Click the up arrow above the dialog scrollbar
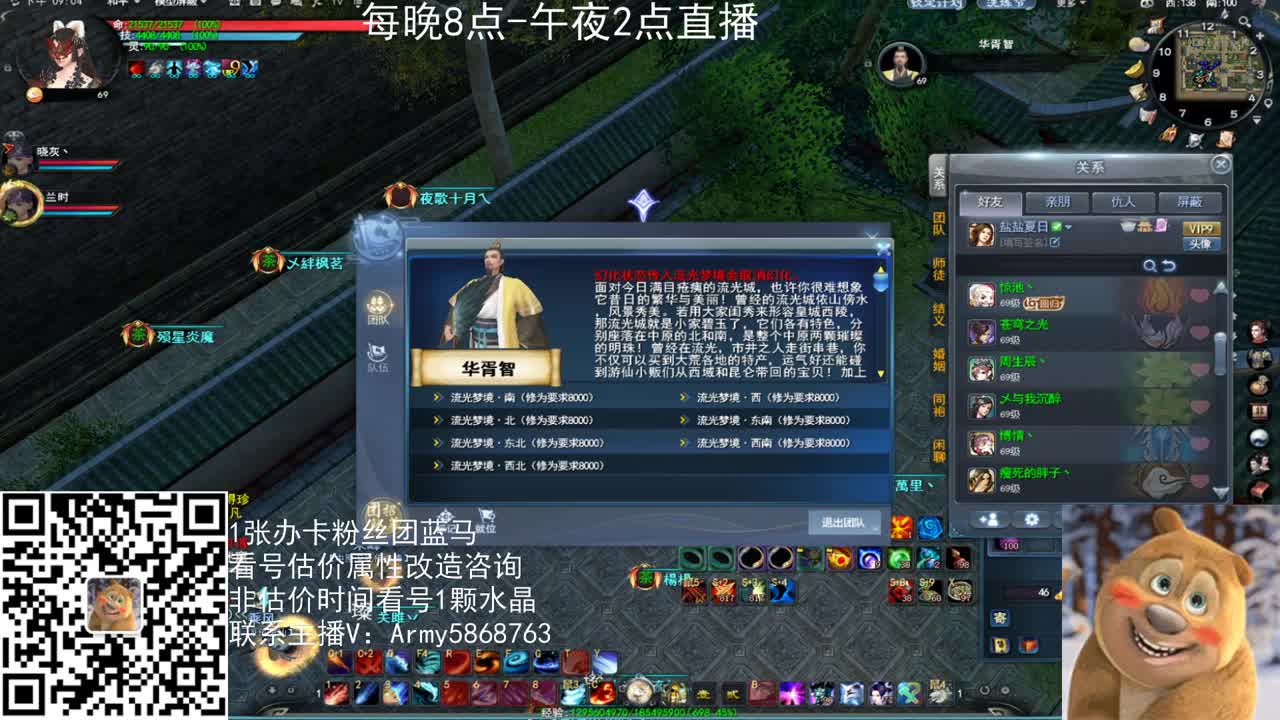The image size is (1280, 720). 880,269
